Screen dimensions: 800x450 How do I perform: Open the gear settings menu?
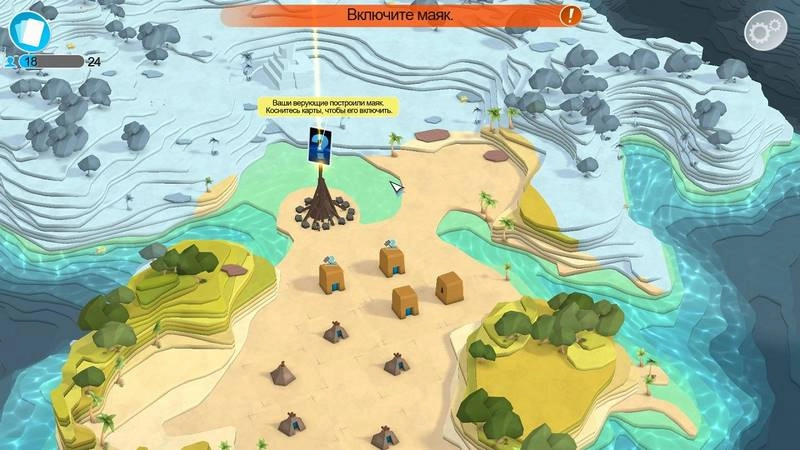click(x=765, y=31)
